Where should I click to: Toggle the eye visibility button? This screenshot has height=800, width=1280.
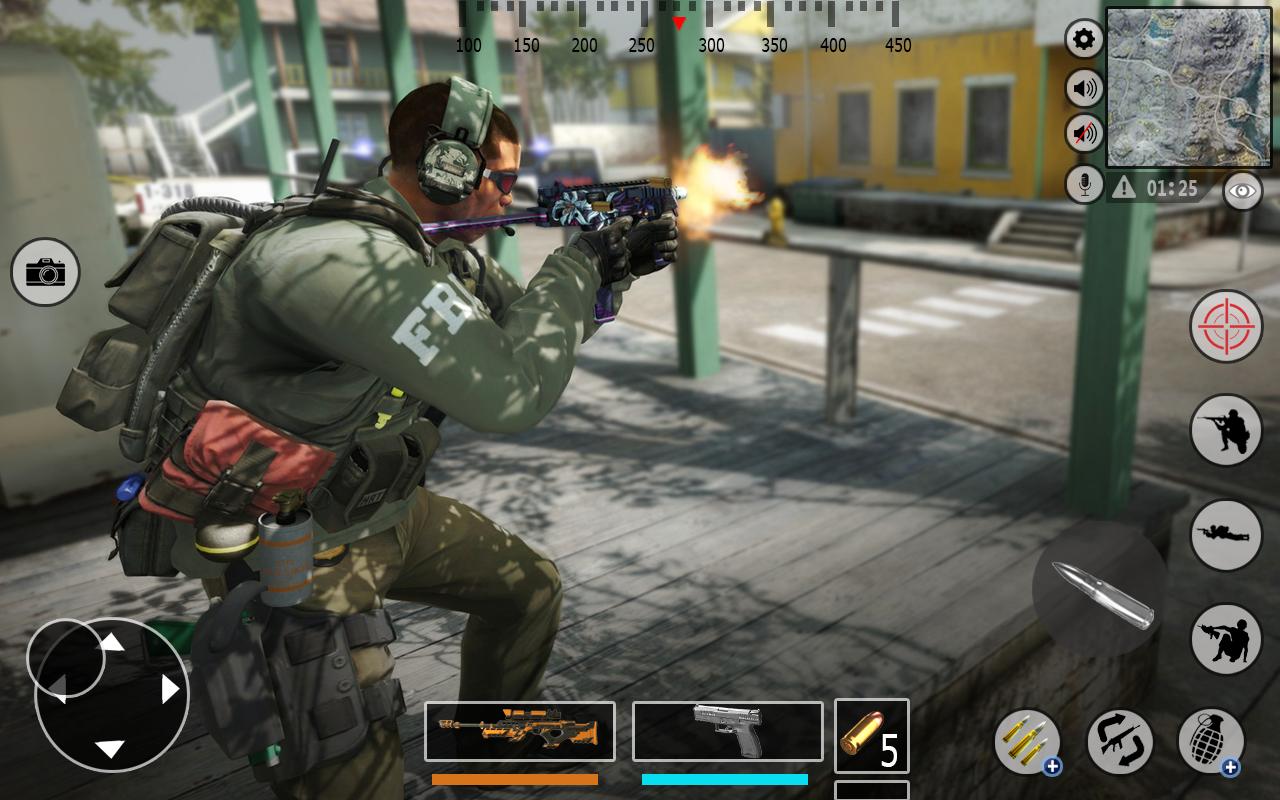(1242, 191)
